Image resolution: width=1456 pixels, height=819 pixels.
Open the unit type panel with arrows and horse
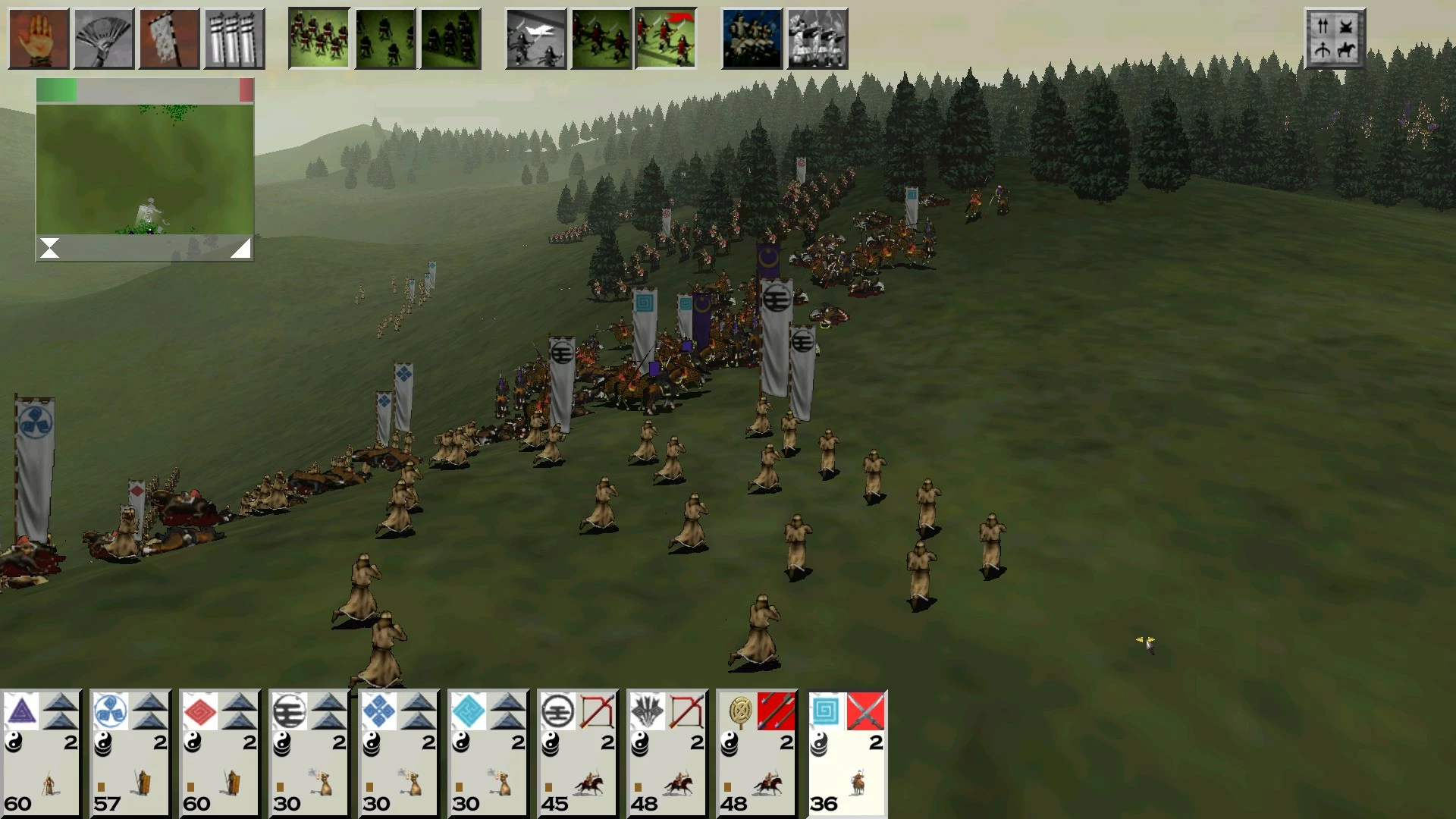click(x=1334, y=39)
